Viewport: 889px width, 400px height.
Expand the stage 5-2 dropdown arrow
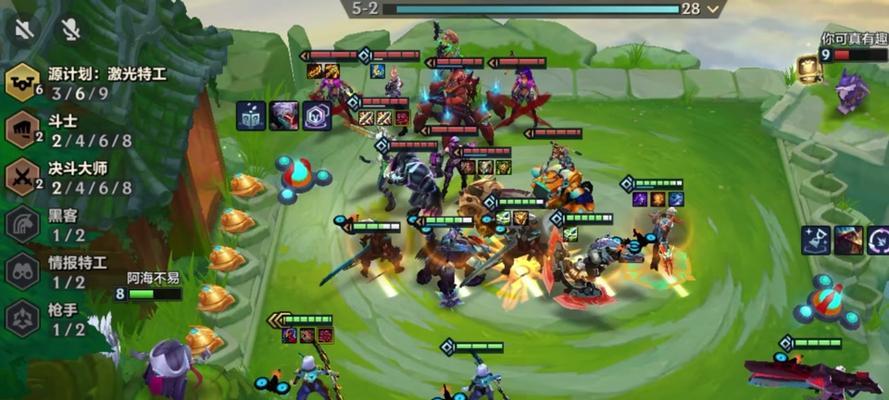(x=713, y=8)
